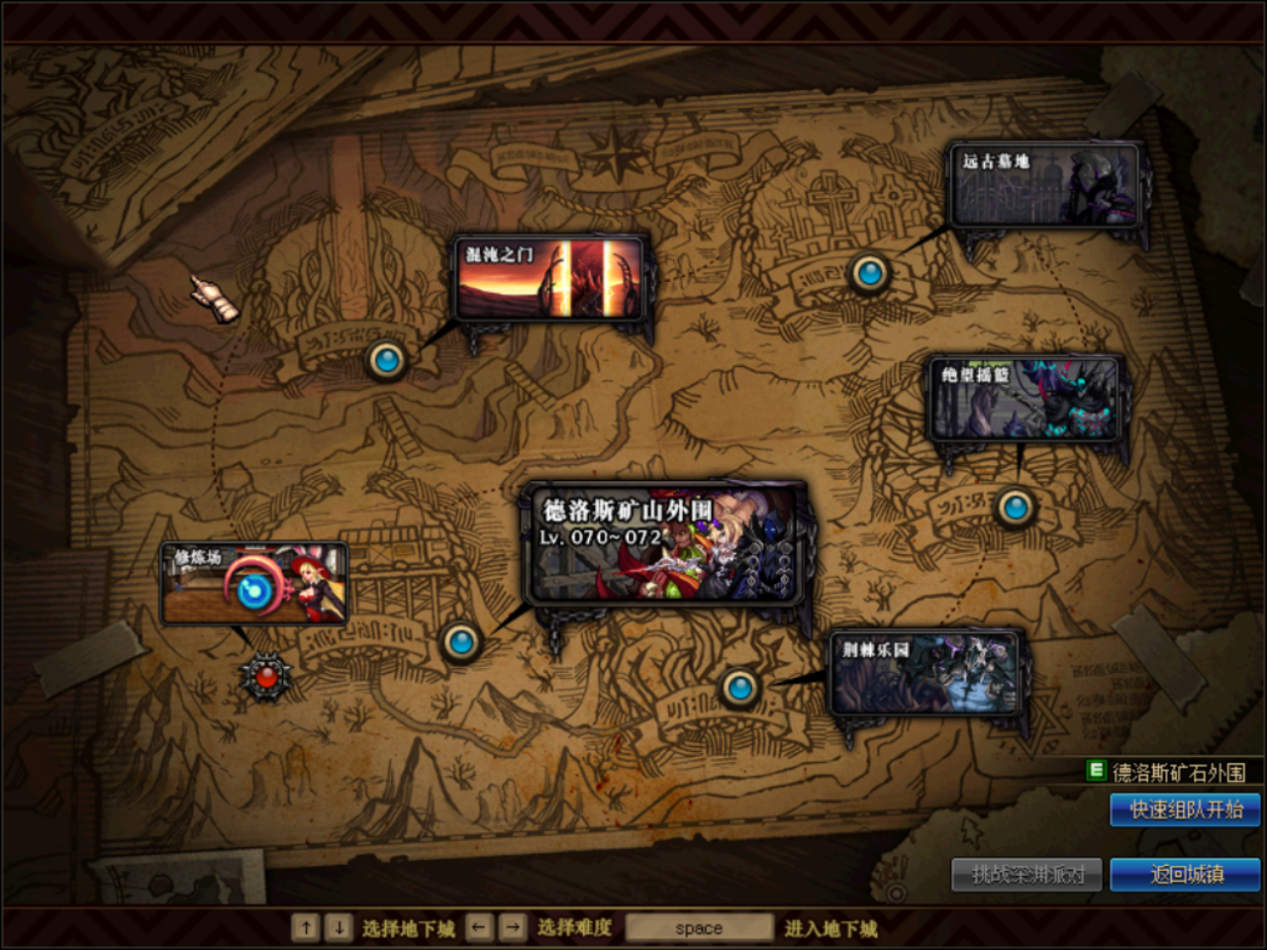Open the 绝望摇篮 dungeon card
Image resolution: width=1267 pixels, height=950 pixels.
1026,399
